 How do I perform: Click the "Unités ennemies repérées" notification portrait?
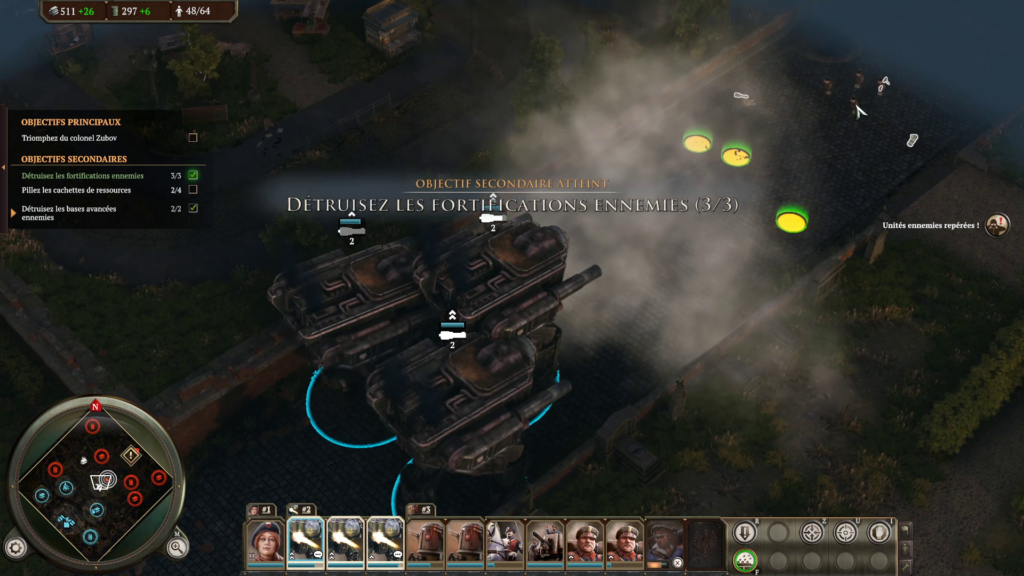996,225
